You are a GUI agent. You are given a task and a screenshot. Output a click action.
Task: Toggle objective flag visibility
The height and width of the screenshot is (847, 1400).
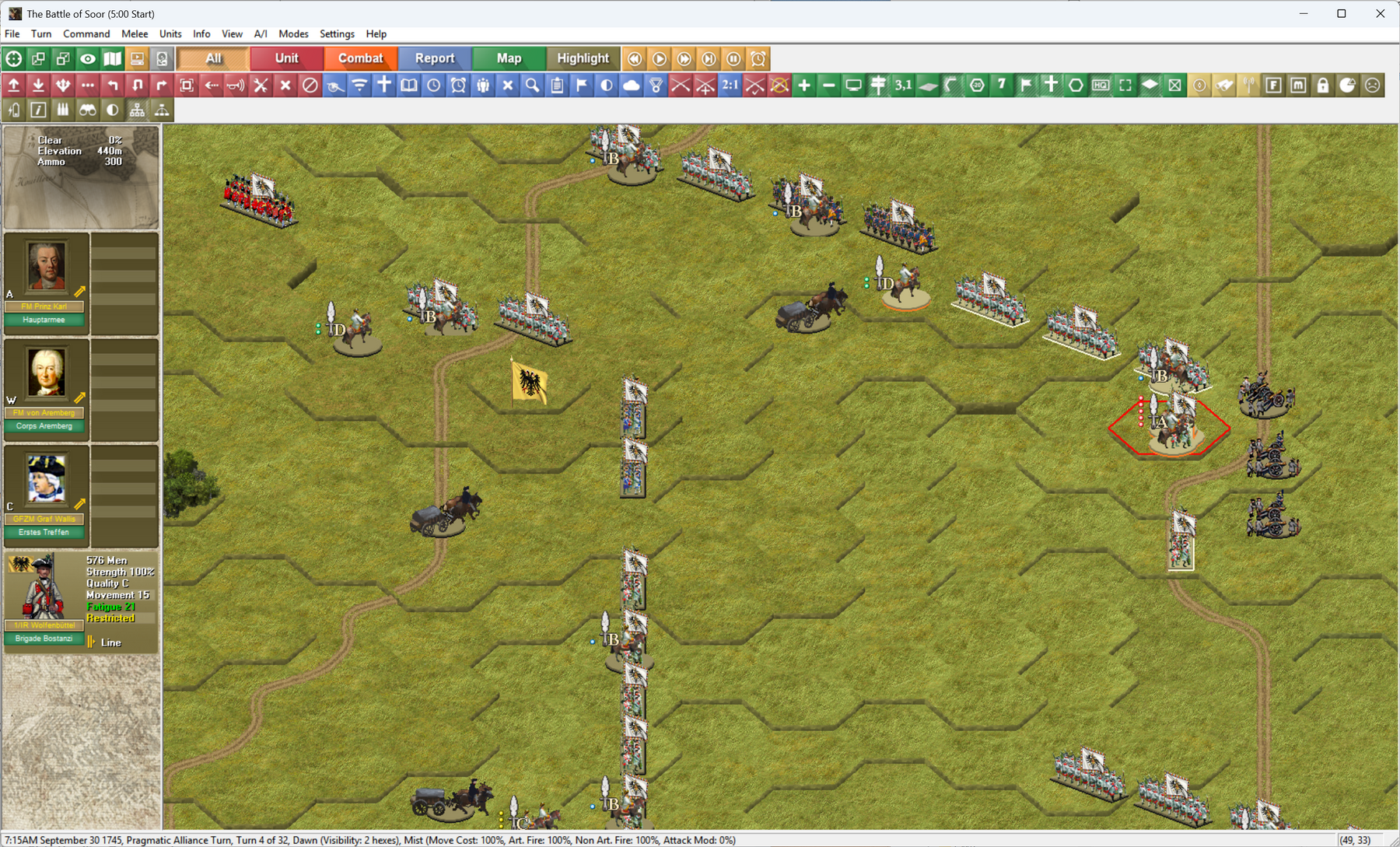(1025, 86)
